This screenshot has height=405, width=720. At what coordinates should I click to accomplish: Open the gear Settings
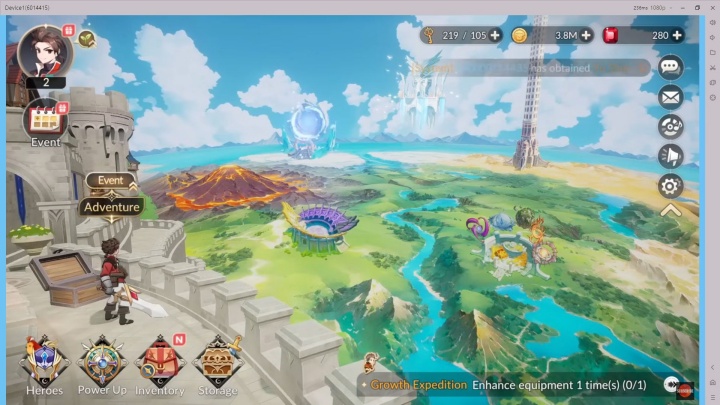click(670, 185)
